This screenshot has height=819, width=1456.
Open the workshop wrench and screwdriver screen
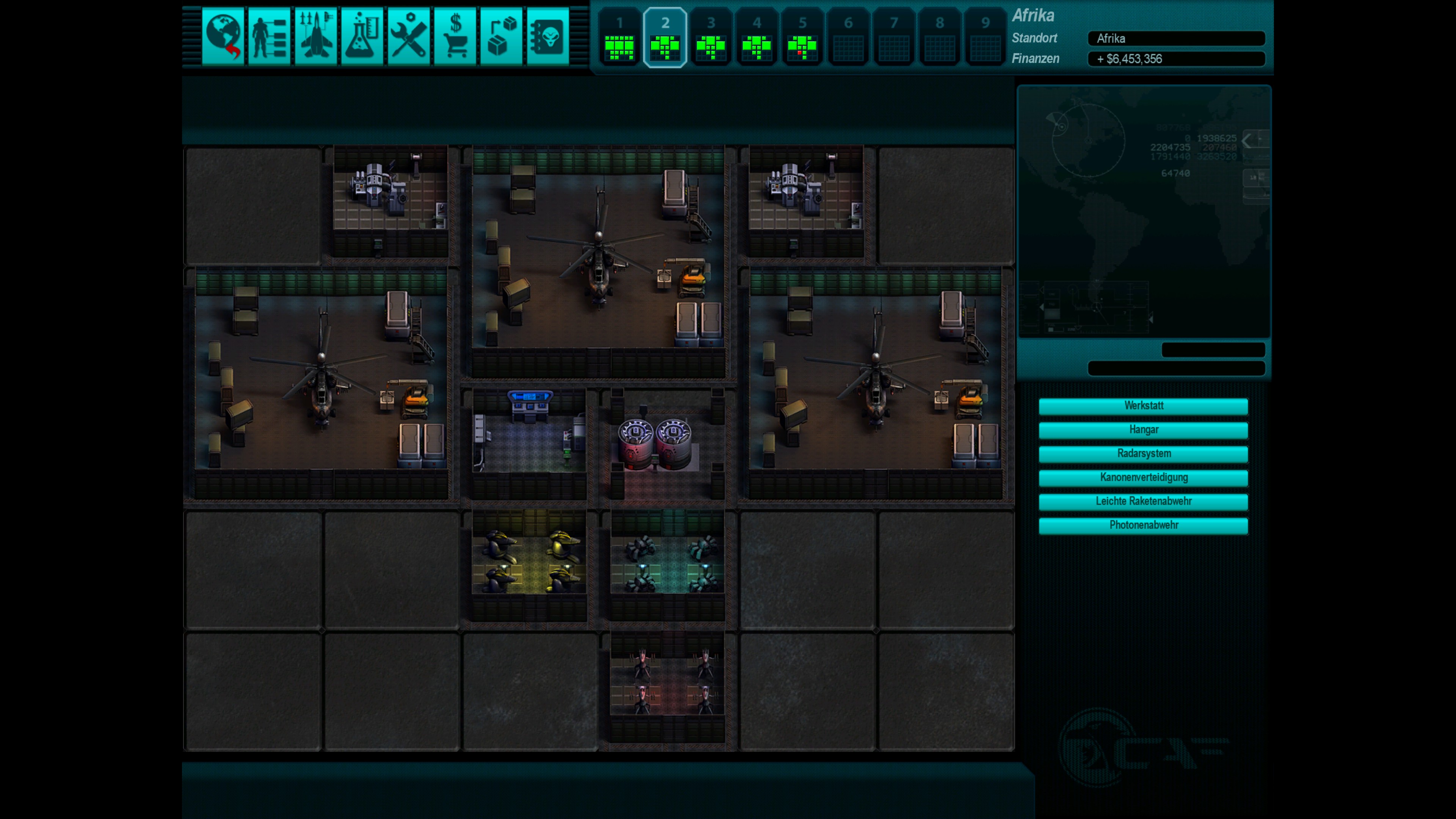pos(409,37)
